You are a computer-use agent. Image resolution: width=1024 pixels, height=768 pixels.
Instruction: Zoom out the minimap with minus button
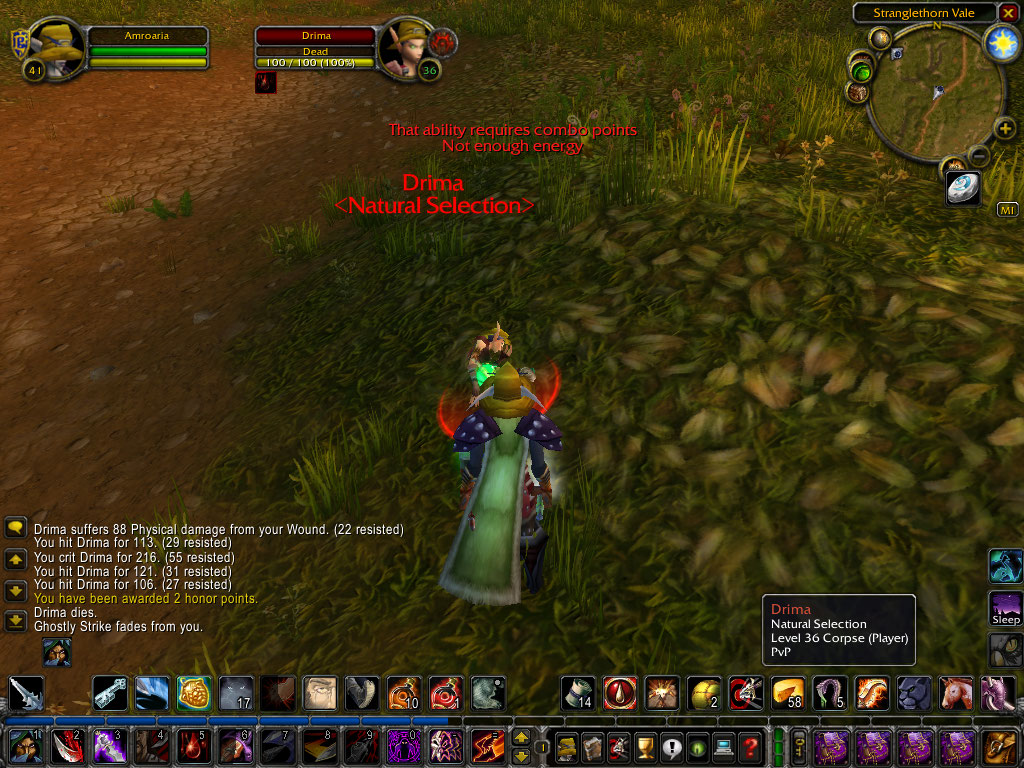pyautogui.click(x=979, y=156)
